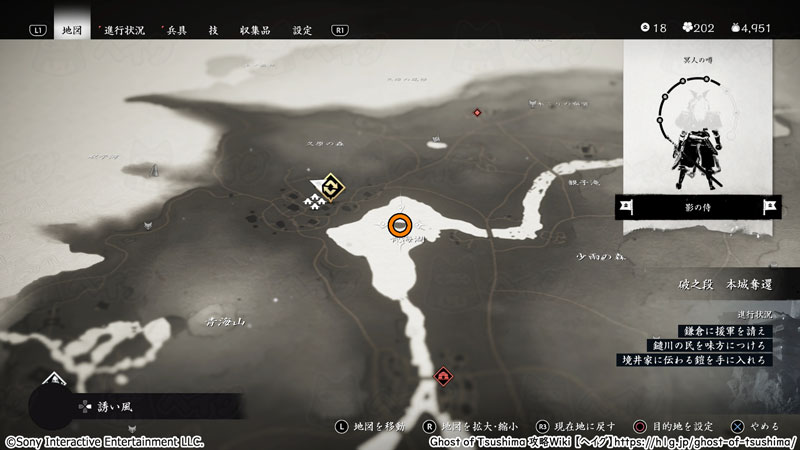
Task: Click the gold diamond quest marker
Action: click(x=332, y=187)
